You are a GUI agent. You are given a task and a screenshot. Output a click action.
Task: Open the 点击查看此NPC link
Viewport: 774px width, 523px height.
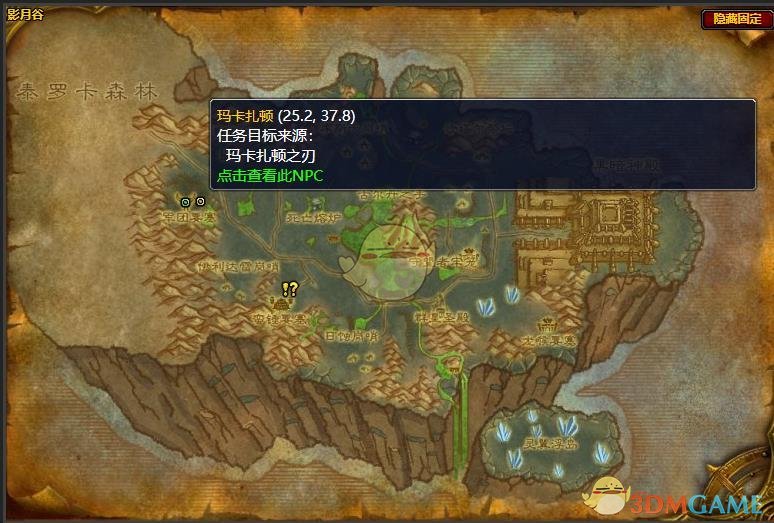[x=271, y=174]
